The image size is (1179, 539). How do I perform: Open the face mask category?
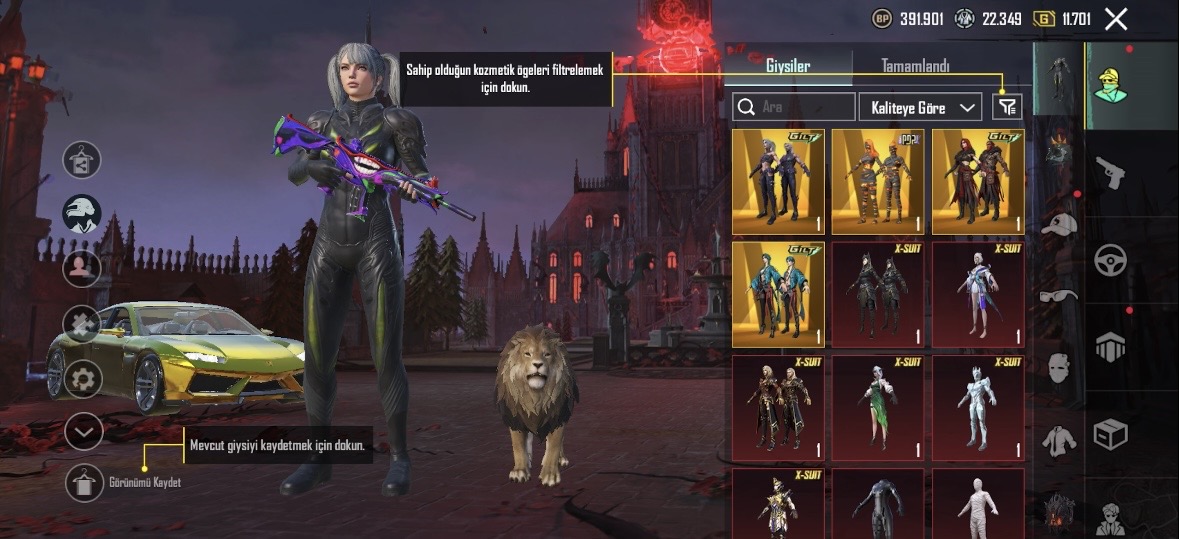(x=1057, y=369)
